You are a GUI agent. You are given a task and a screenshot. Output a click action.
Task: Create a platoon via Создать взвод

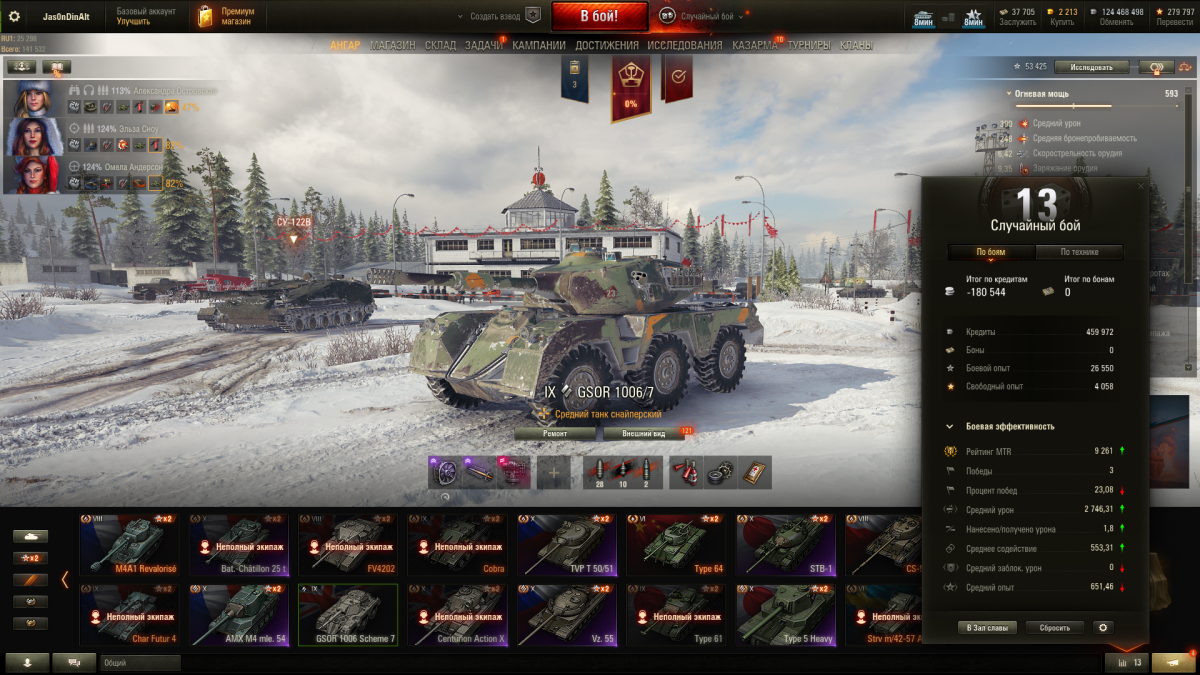tap(495, 16)
